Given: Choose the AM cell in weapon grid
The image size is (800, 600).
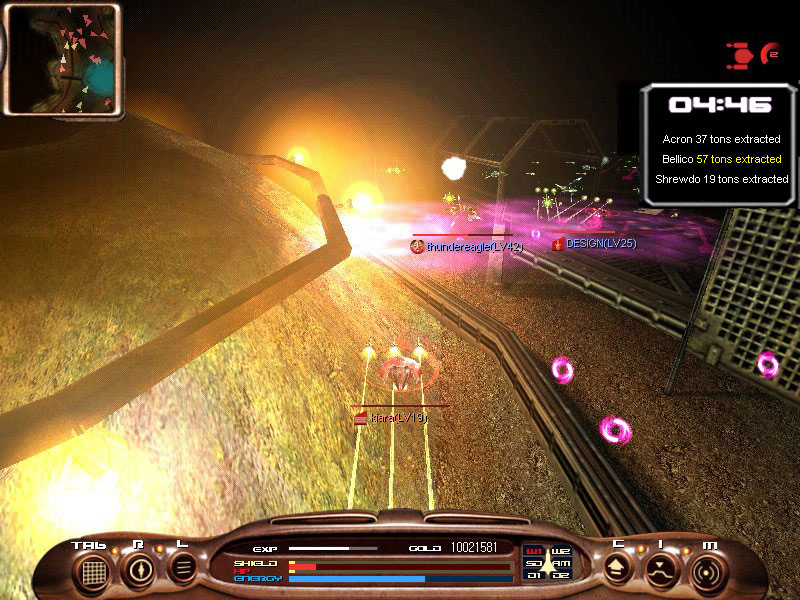Looking at the screenshot, I should tap(560, 563).
